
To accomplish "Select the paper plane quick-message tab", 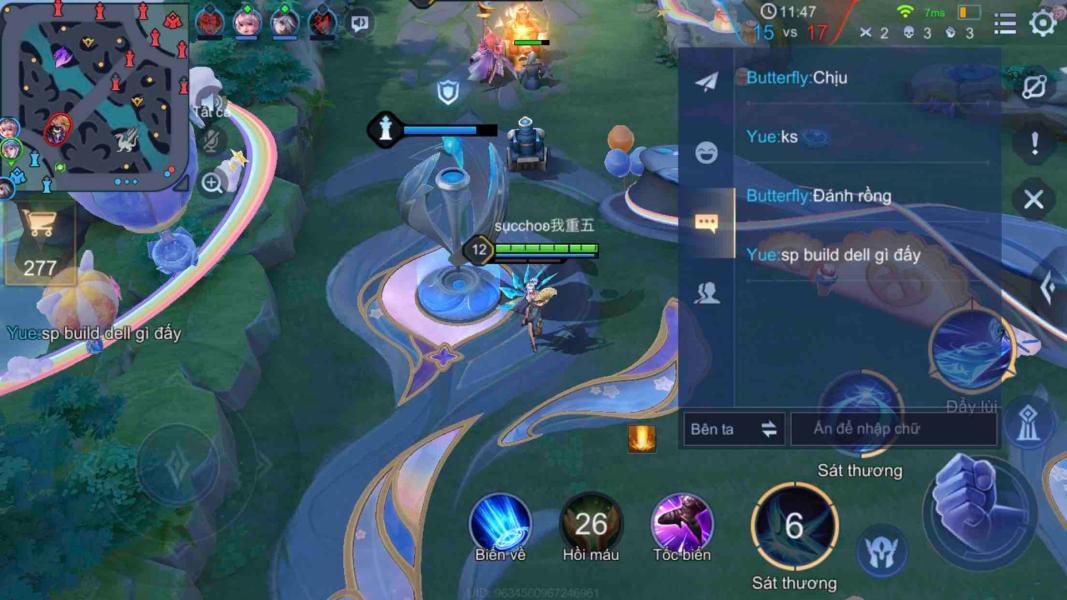I will tap(706, 82).
